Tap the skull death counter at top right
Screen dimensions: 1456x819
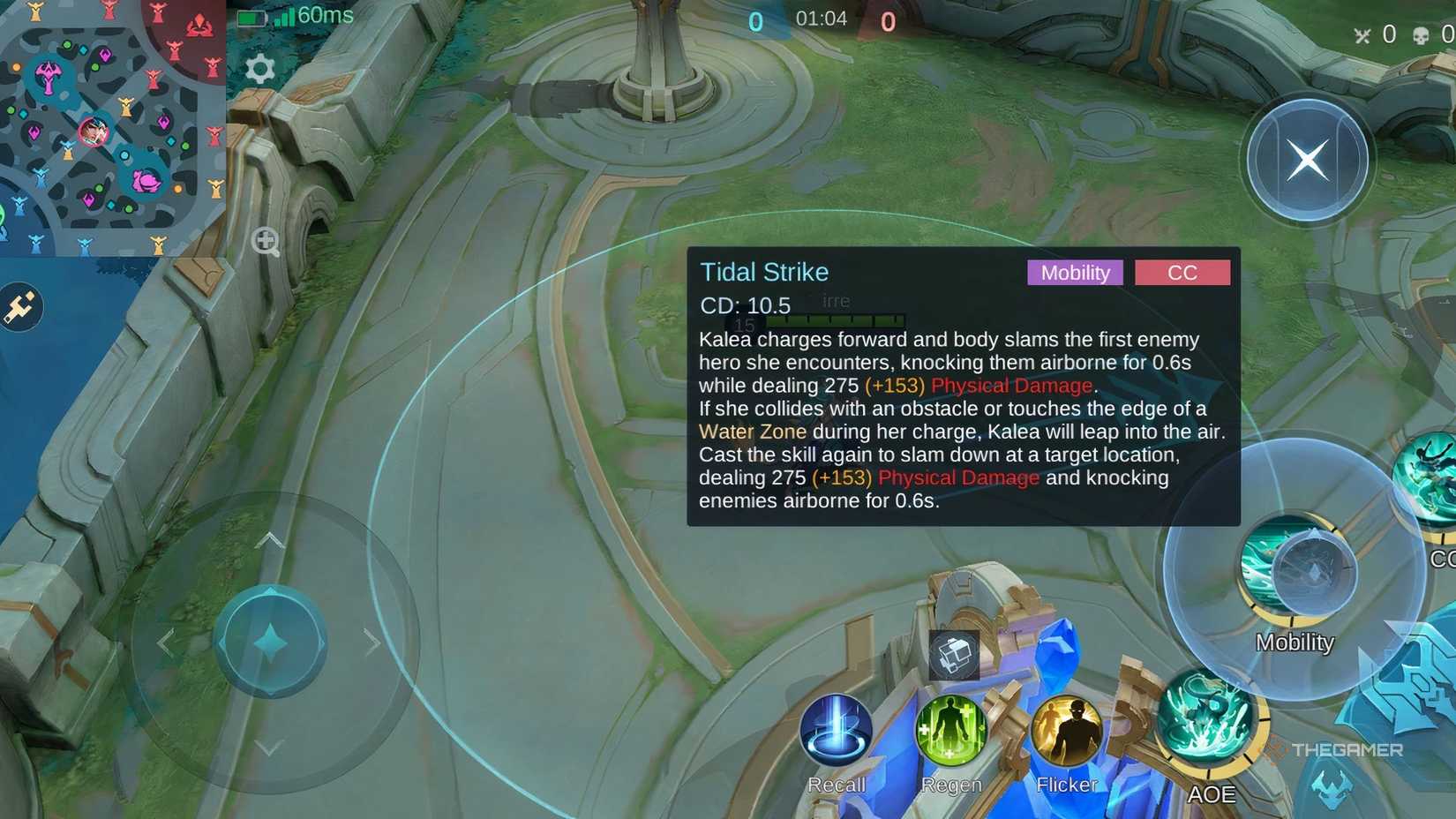click(1422, 34)
